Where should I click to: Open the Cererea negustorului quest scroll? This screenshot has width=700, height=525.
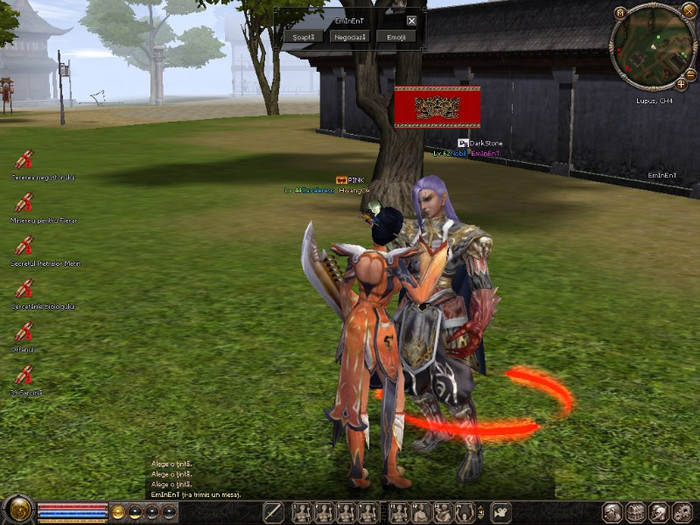(24, 159)
